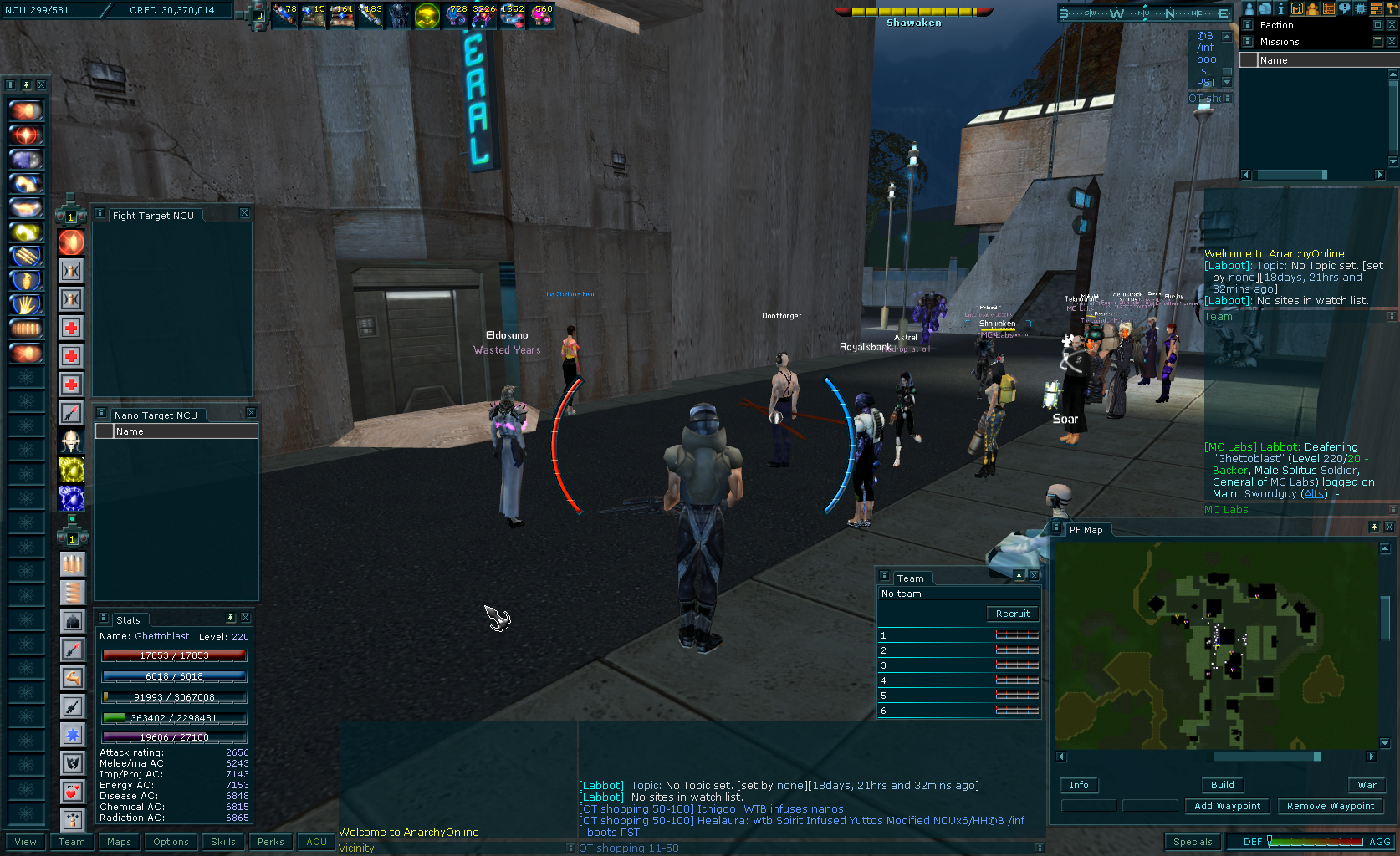Click the AOU button
This screenshot has width=1400, height=856.
pyautogui.click(x=316, y=842)
